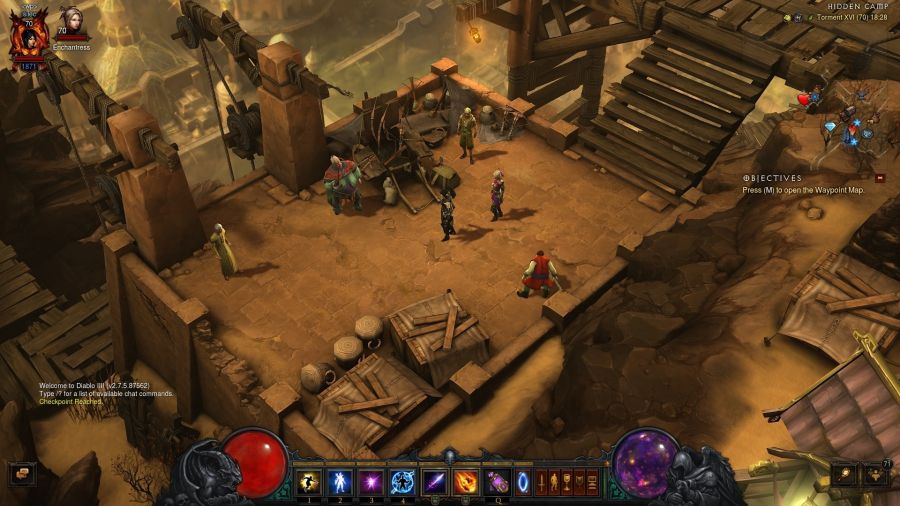Open the social friends list button
This screenshot has height=506, width=900.
876,474
